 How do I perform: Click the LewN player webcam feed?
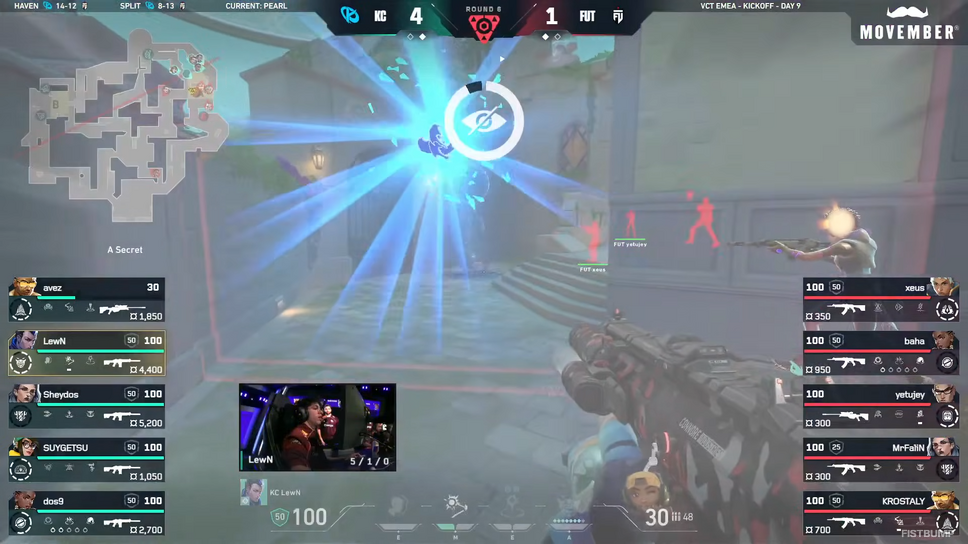point(317,427)
